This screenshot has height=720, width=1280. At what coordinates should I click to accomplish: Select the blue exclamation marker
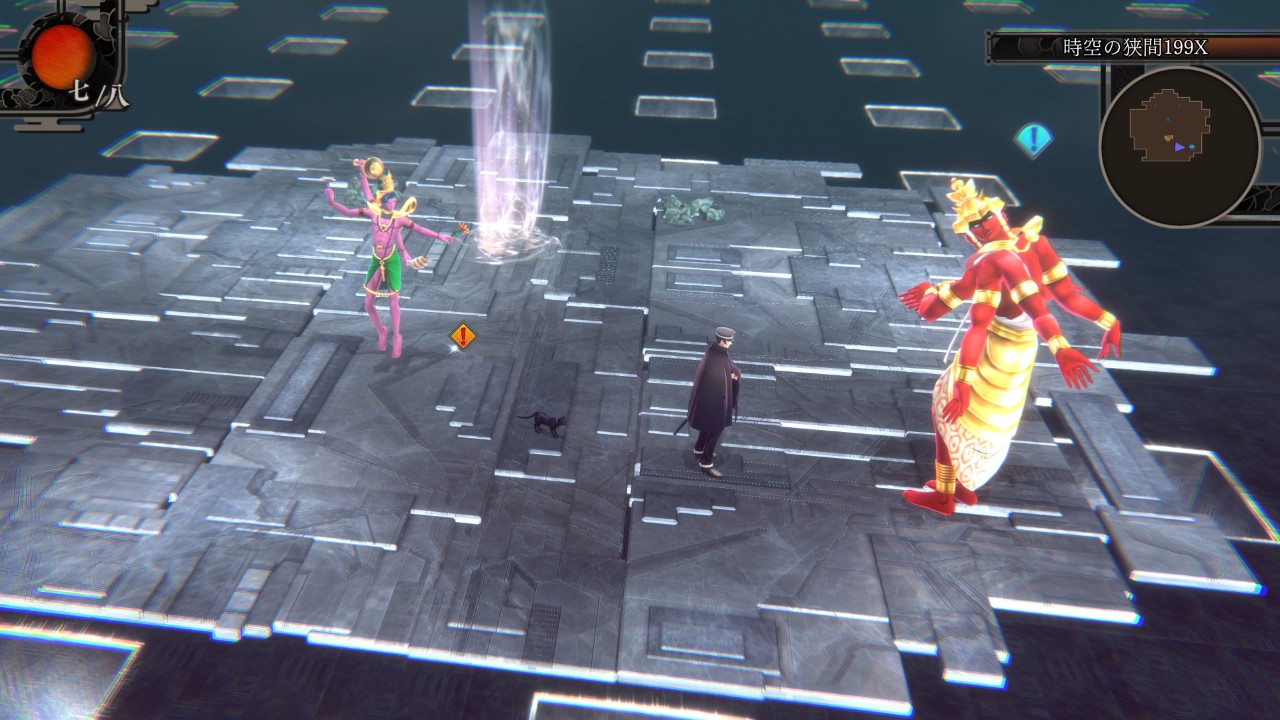(1032, 139)
